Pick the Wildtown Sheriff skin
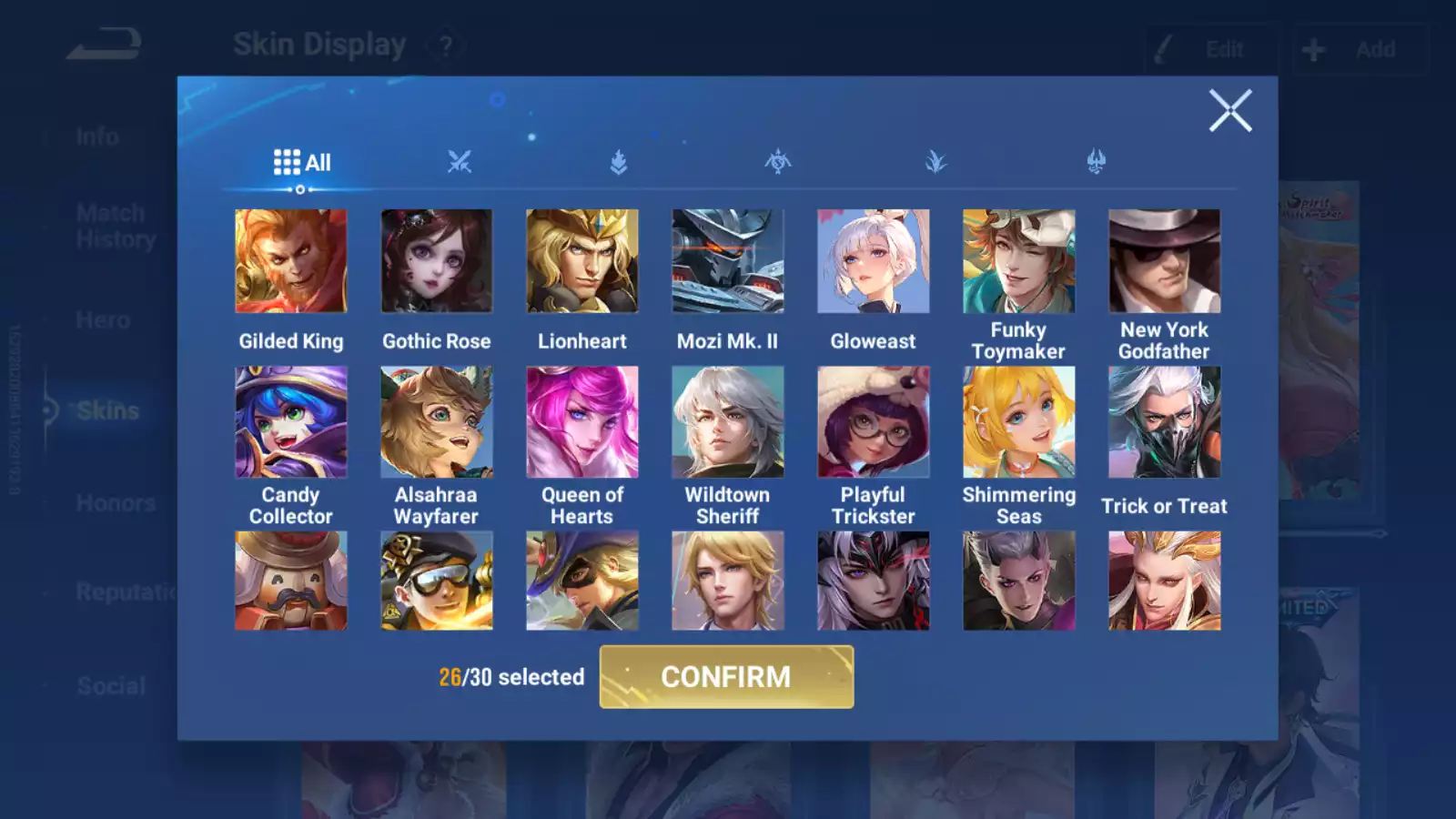The height and width of the screenshot is (819, 1456). [x=728, y=422]
